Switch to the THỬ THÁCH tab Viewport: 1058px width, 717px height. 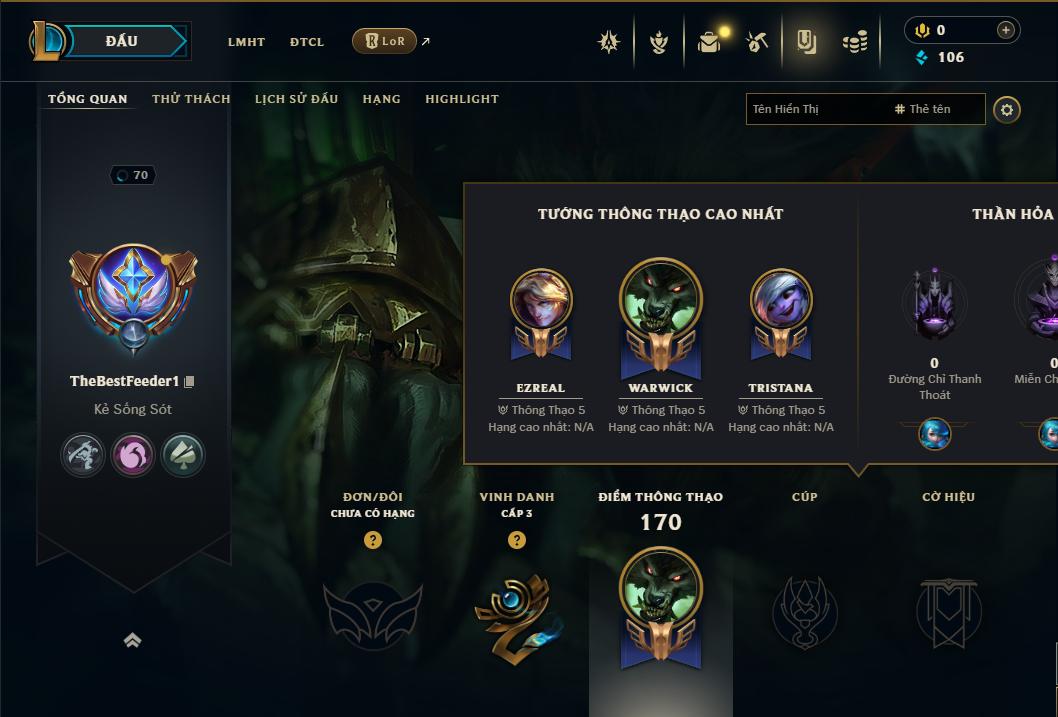pos(191,99)
